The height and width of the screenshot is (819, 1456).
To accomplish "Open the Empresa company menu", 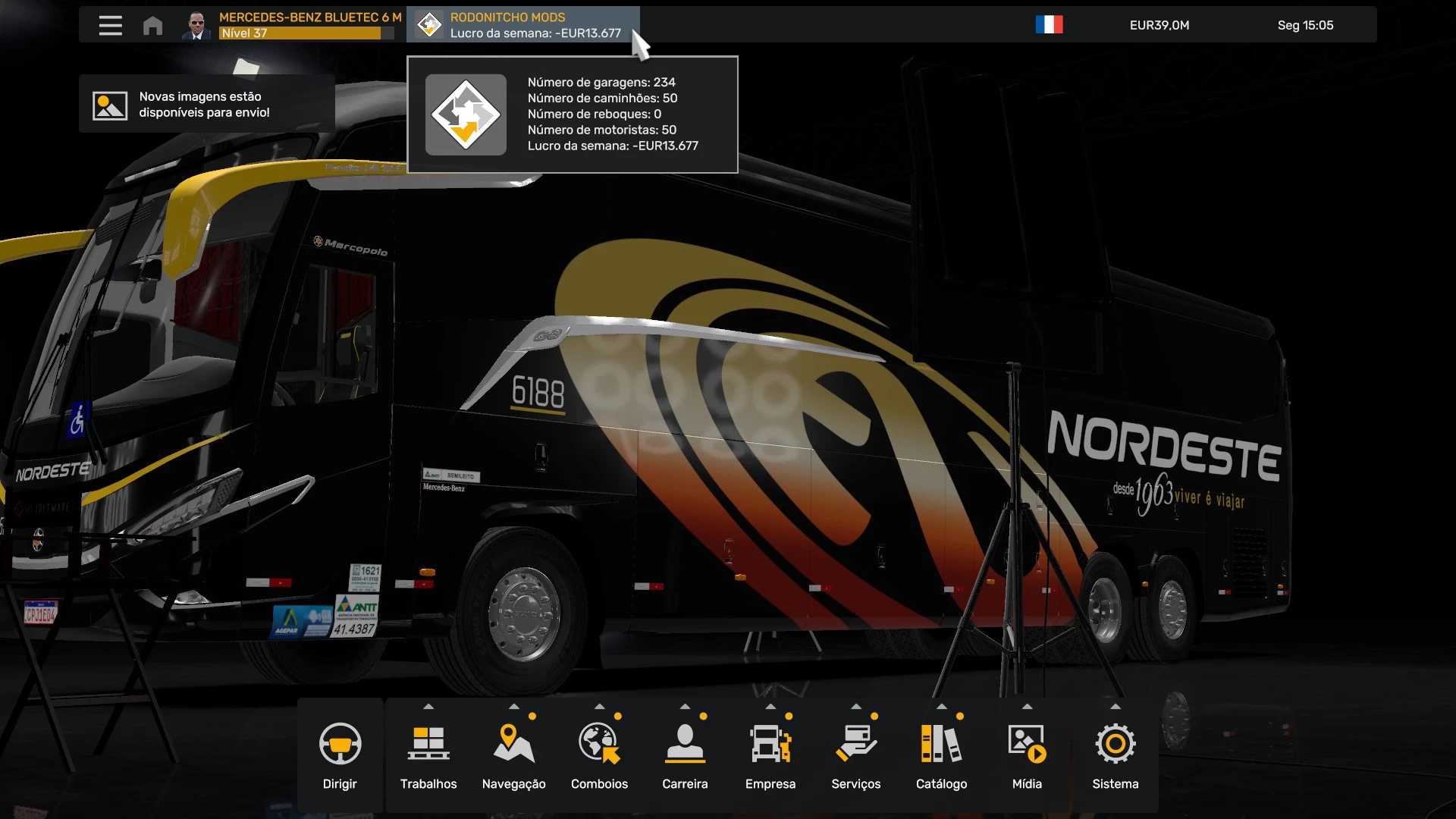I will pos(770,755).
